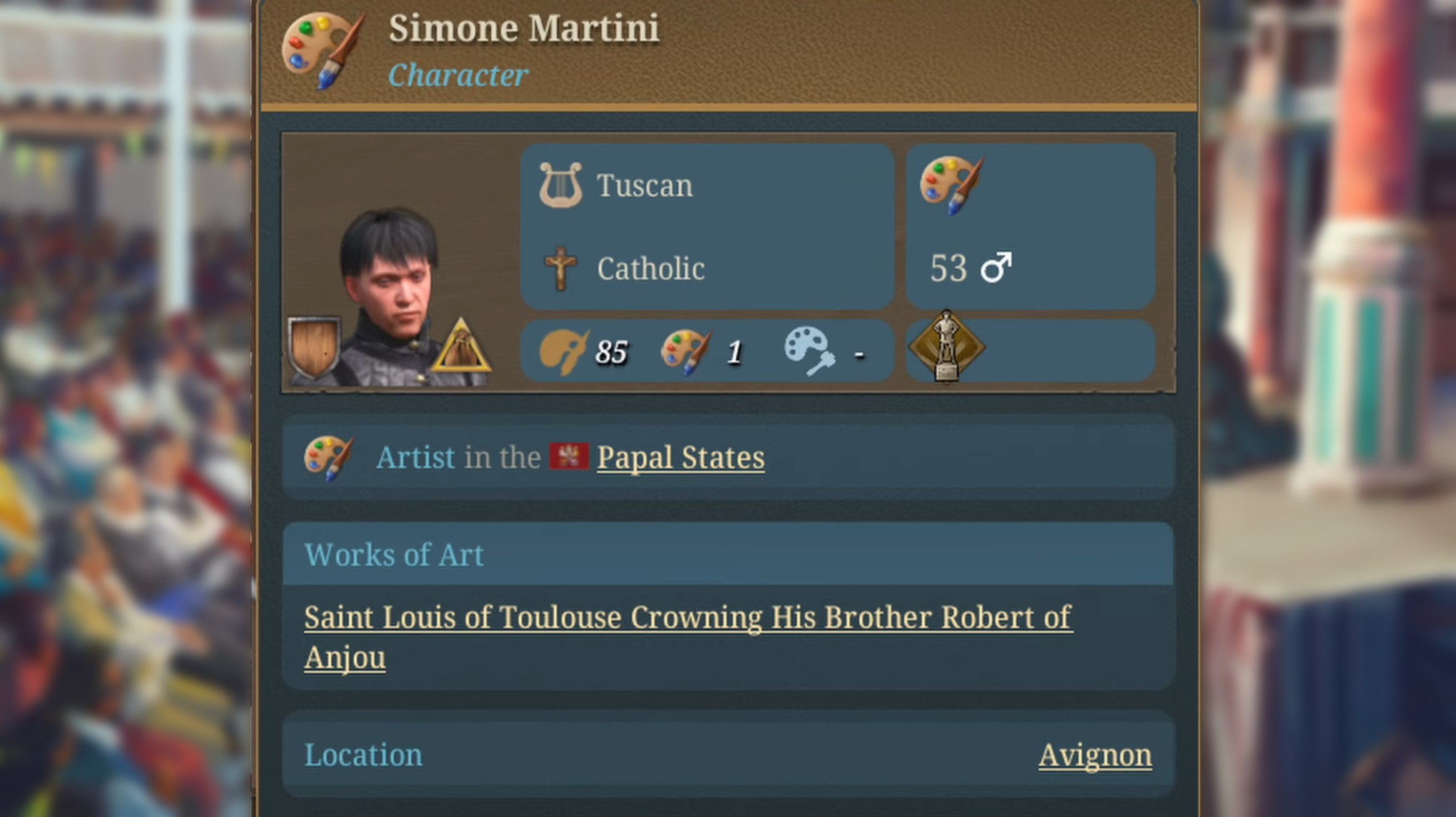Click the sculpting palette icon showing a dash
This screenshot has width=1456, height=817.
coord(807,350)
